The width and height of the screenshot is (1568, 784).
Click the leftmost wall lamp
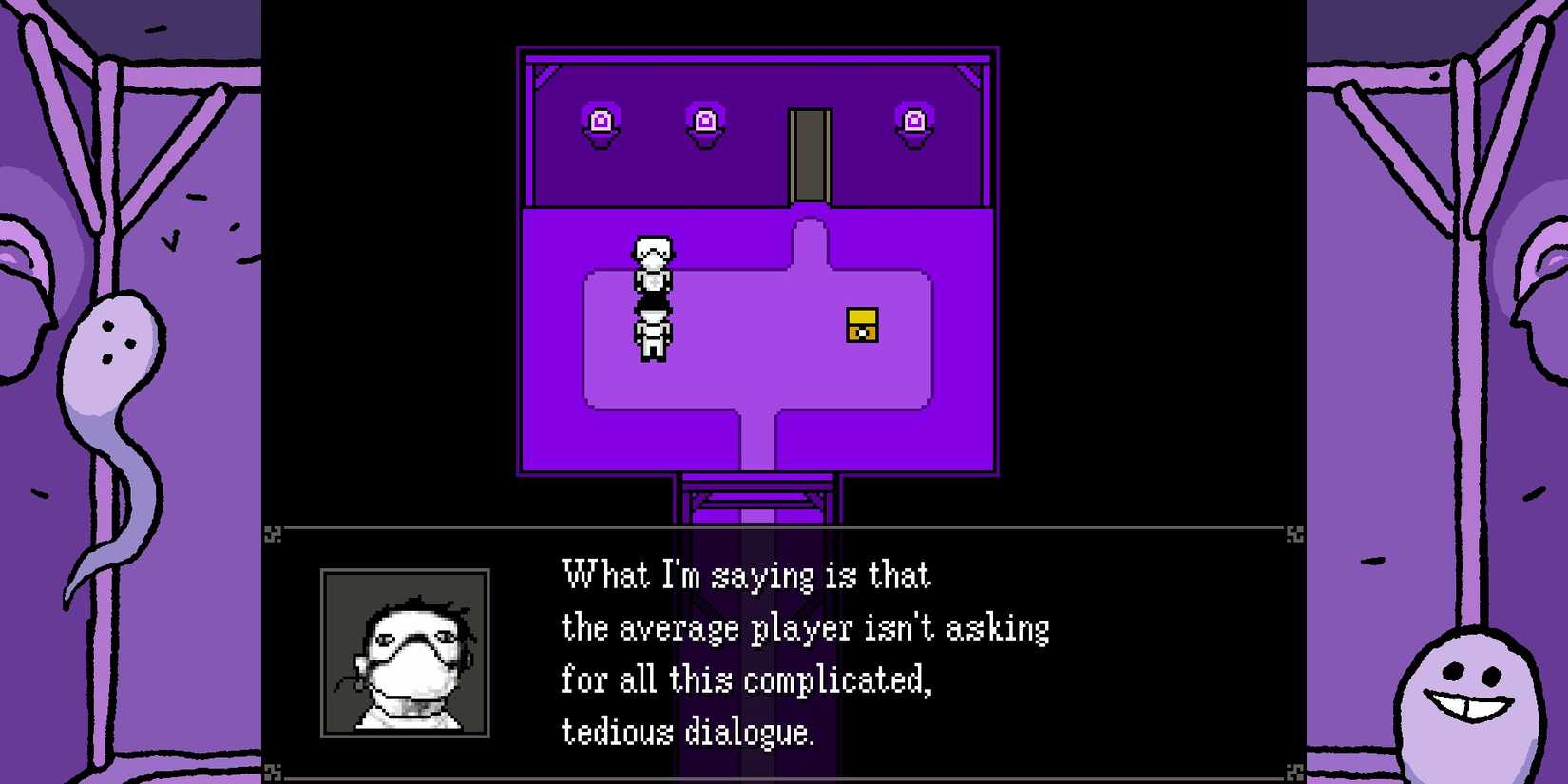click(x=599, y=122)
